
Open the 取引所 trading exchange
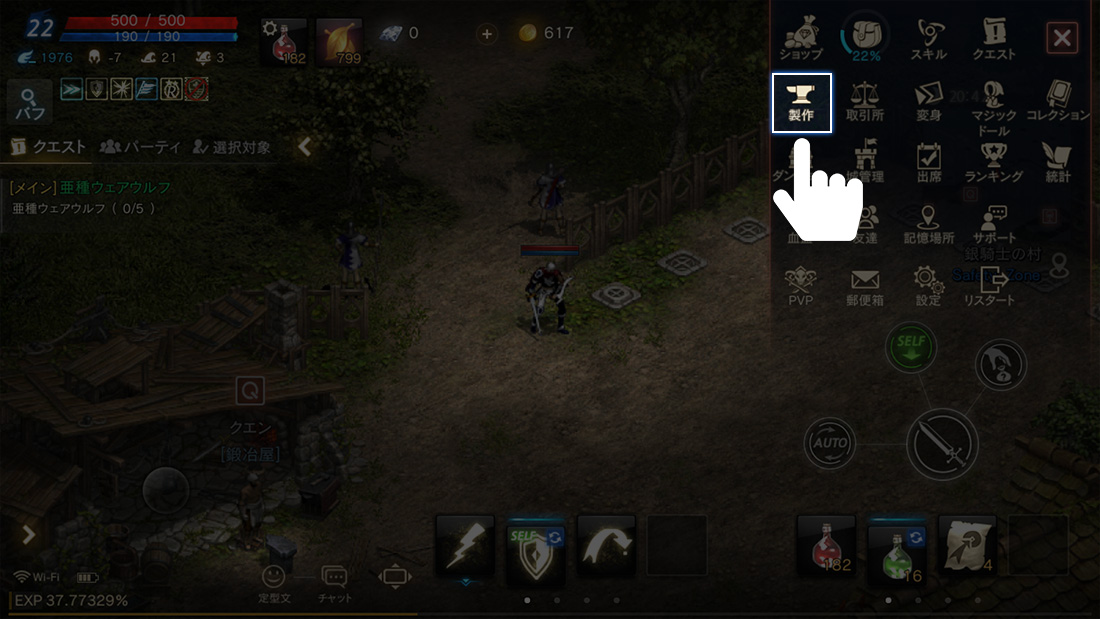(x=865, y=102)
